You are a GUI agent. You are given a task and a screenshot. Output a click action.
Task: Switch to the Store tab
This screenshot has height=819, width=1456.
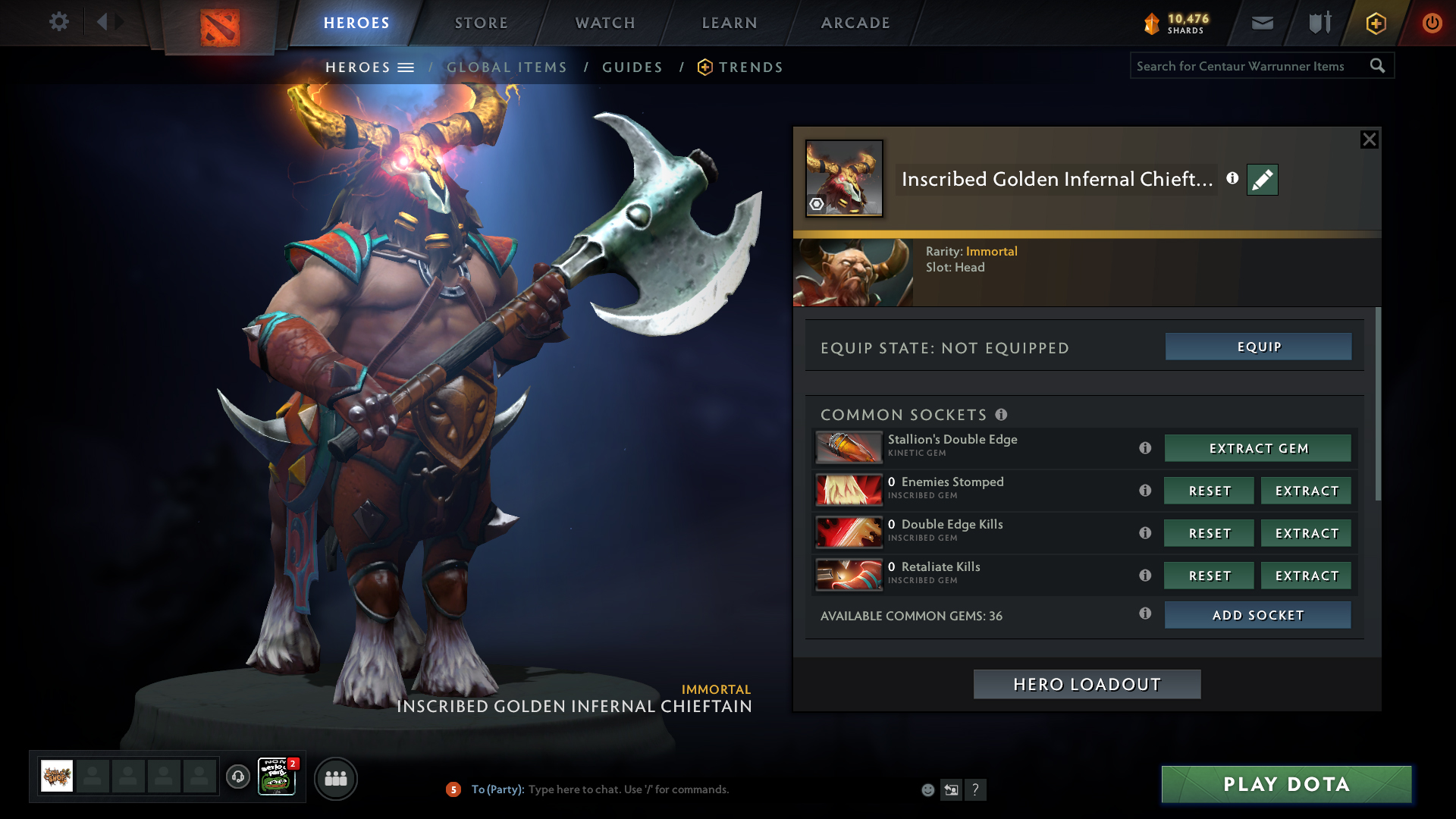coord(481,23)
